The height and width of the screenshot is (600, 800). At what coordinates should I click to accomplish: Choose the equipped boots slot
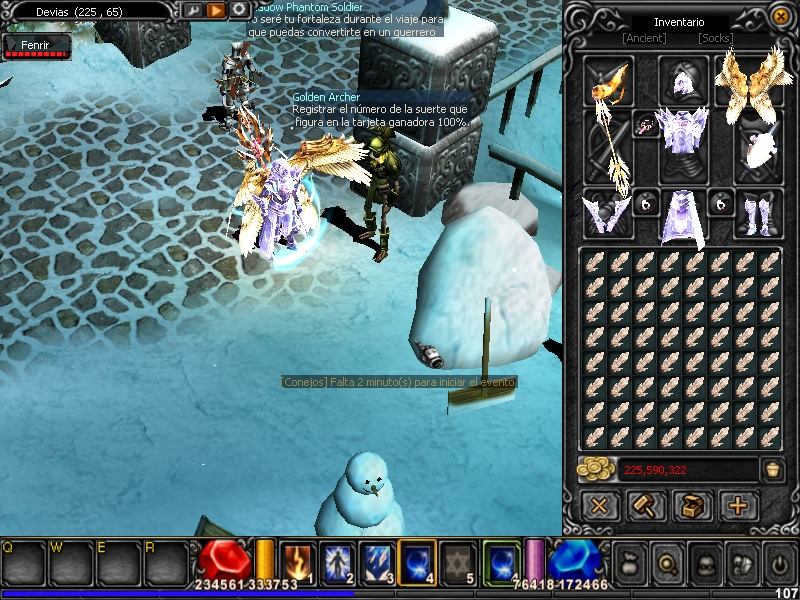[758, 214]
